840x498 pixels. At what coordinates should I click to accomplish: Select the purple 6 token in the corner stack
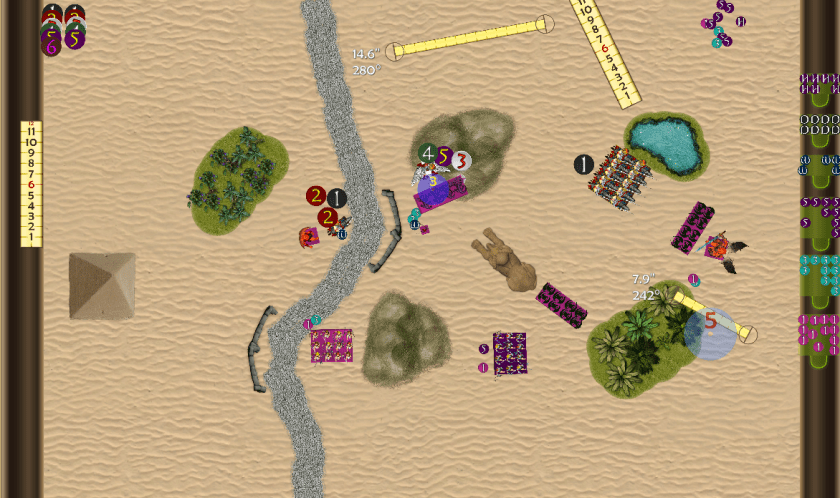(x=51, y=46)
